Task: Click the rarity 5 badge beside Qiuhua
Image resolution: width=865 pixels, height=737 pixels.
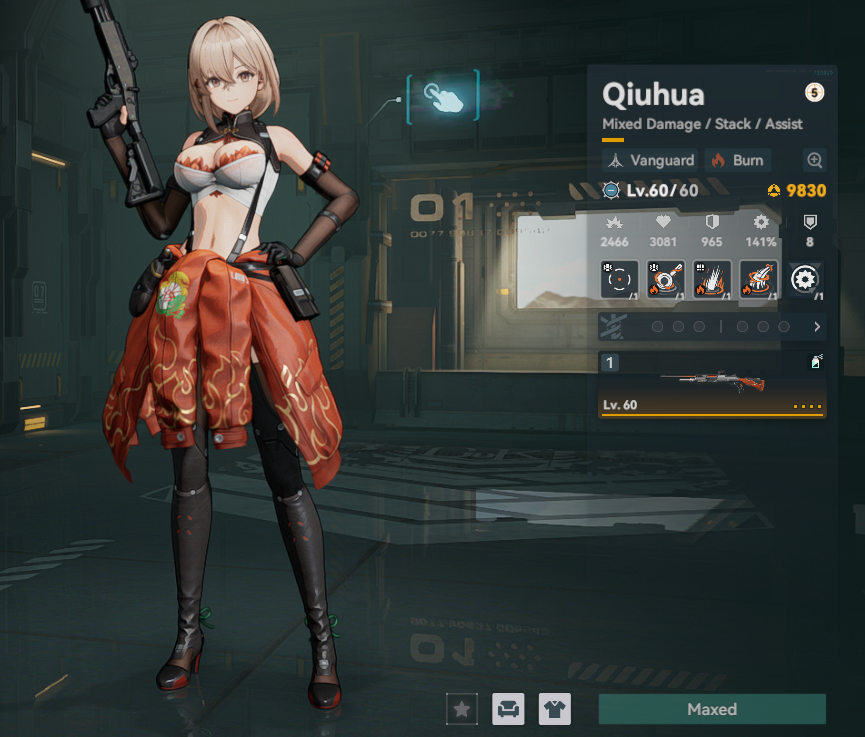Action: pyautogui.click(x=814, y=94)
